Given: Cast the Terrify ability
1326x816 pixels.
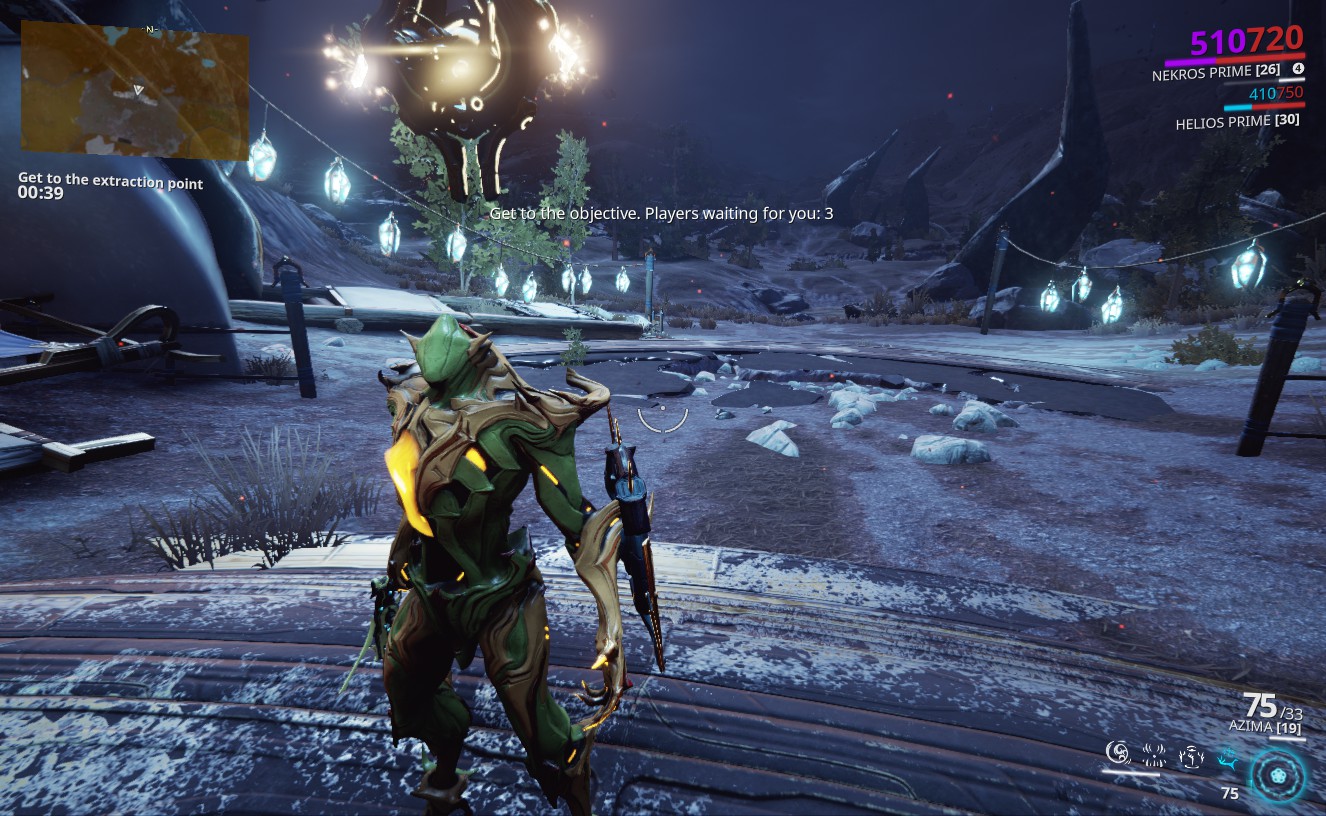Looking at the screenshot, I should click(1154, 755).
